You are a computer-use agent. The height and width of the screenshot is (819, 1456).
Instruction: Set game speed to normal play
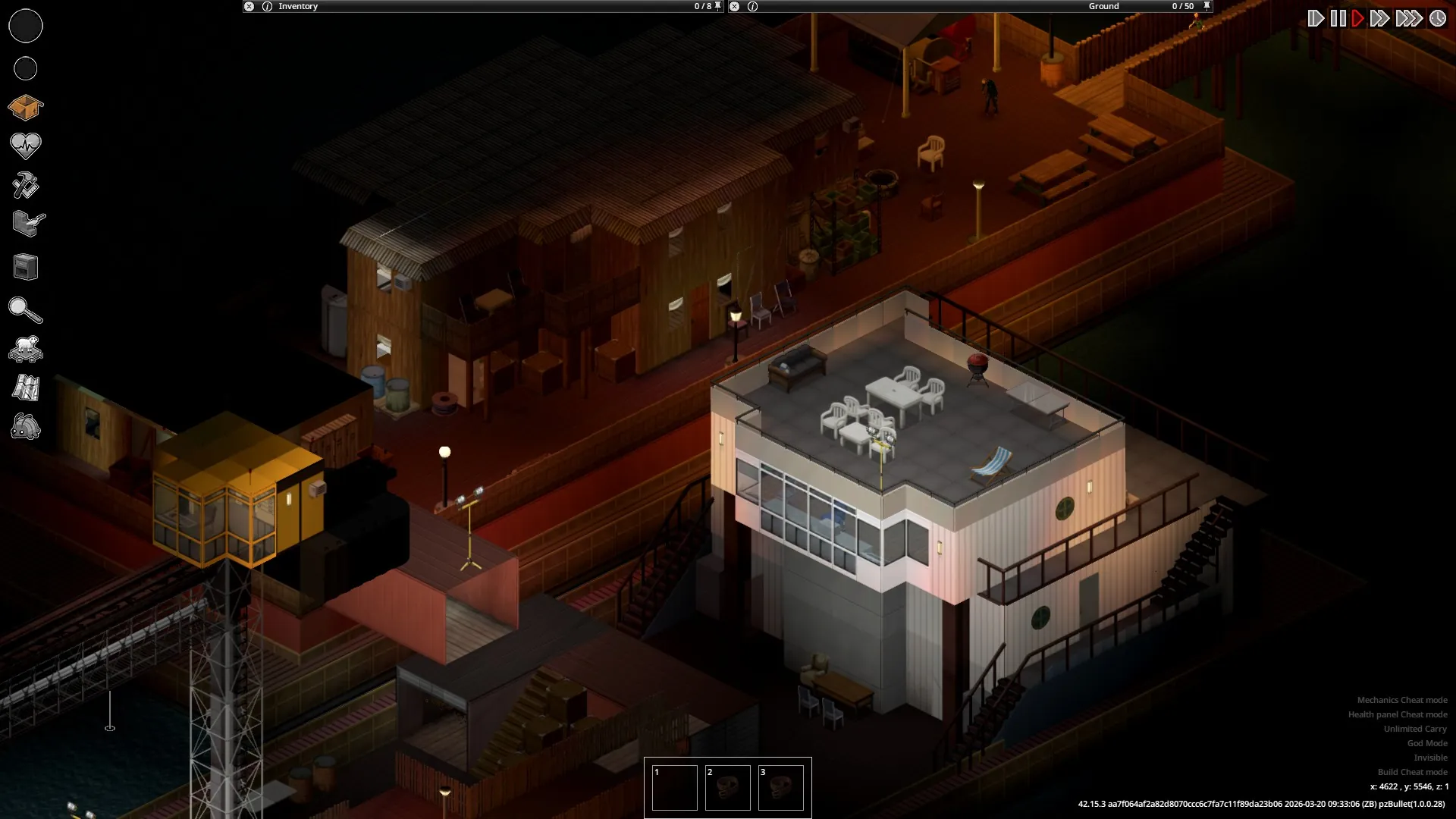click(x=1358, y=18)
